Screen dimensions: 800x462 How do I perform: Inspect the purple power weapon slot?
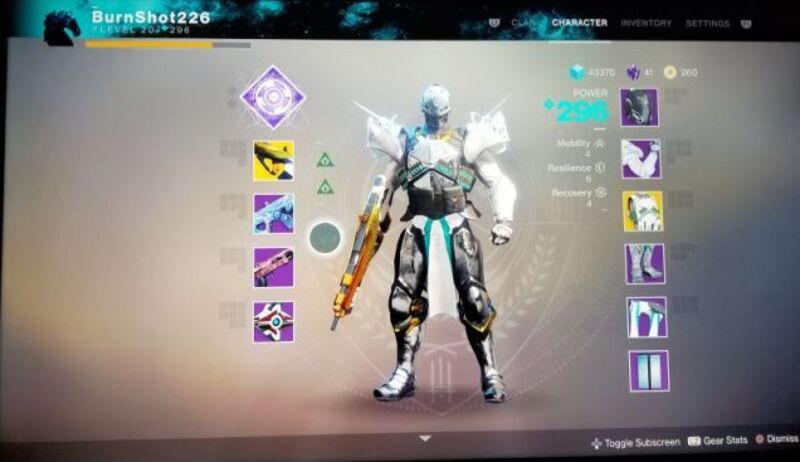pyautogui.click(x=273, y=267)
